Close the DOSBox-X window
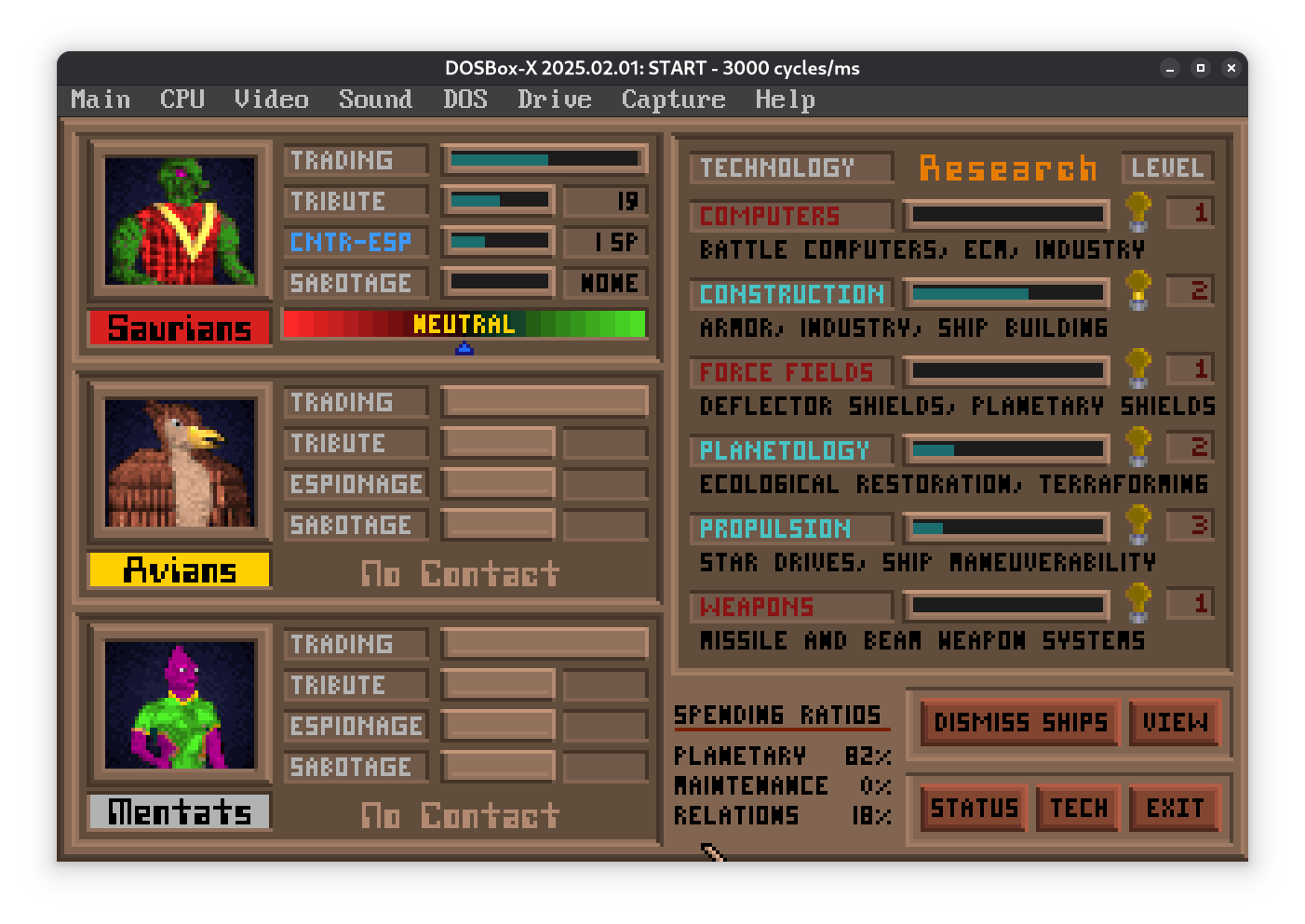Image resolution: width=1305 pixels, height=924 pixels. pos(1231,68)
